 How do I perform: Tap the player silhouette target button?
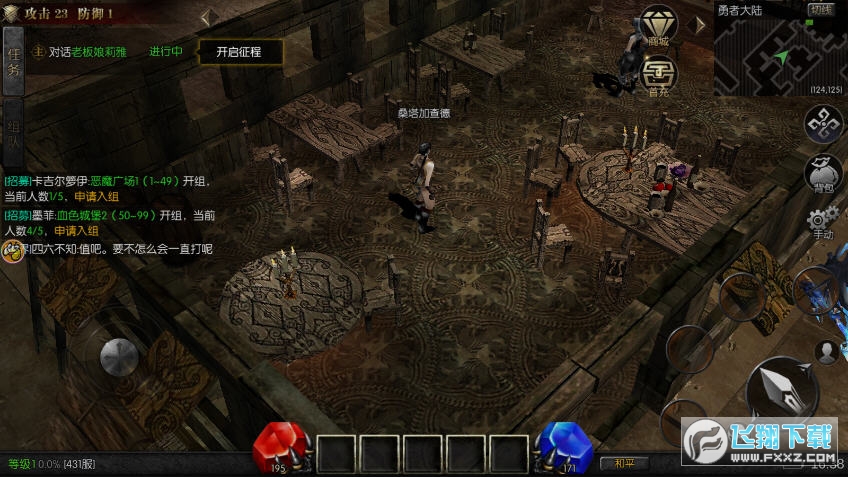tap(826, 351)
